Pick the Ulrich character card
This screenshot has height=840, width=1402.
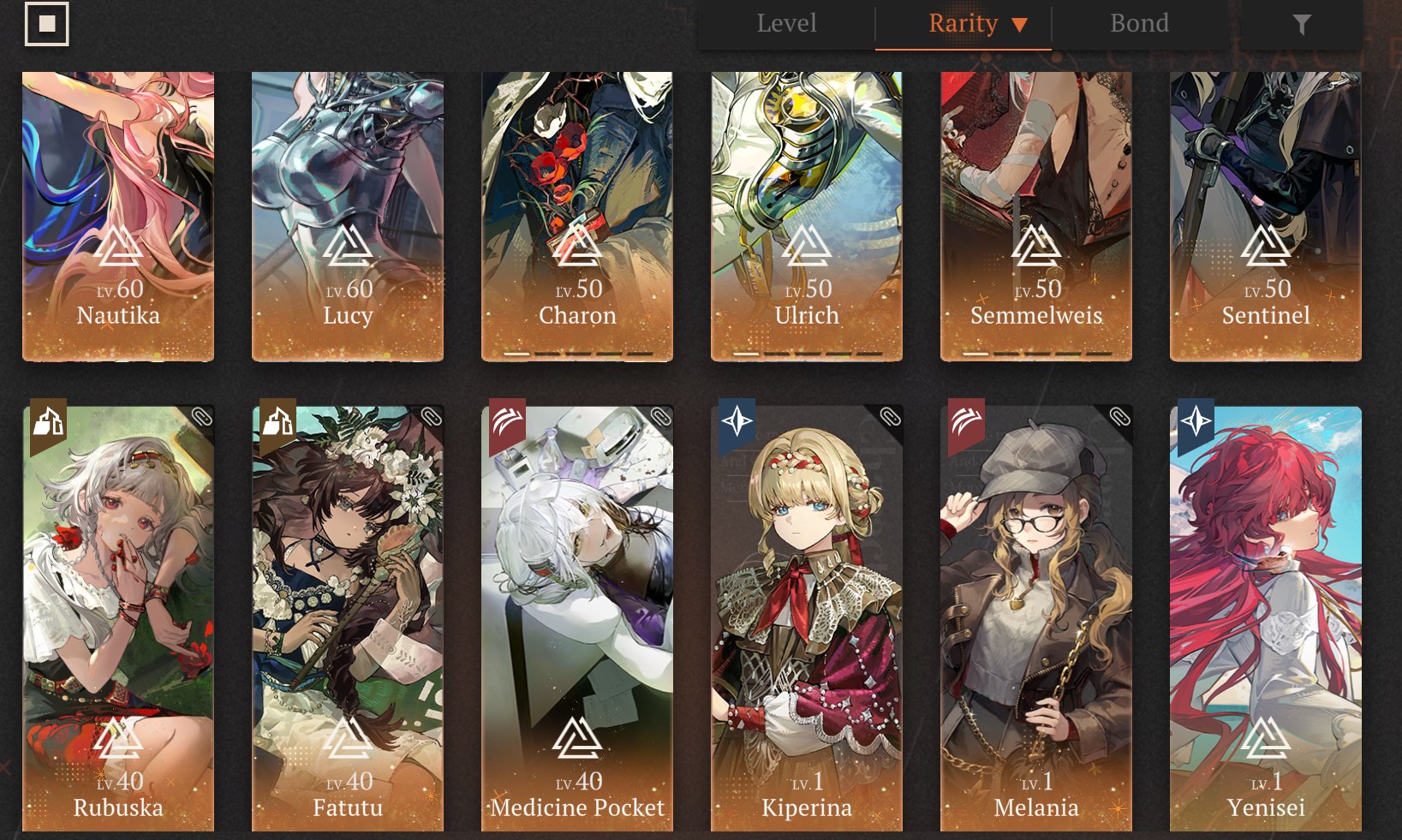(807, 216)
